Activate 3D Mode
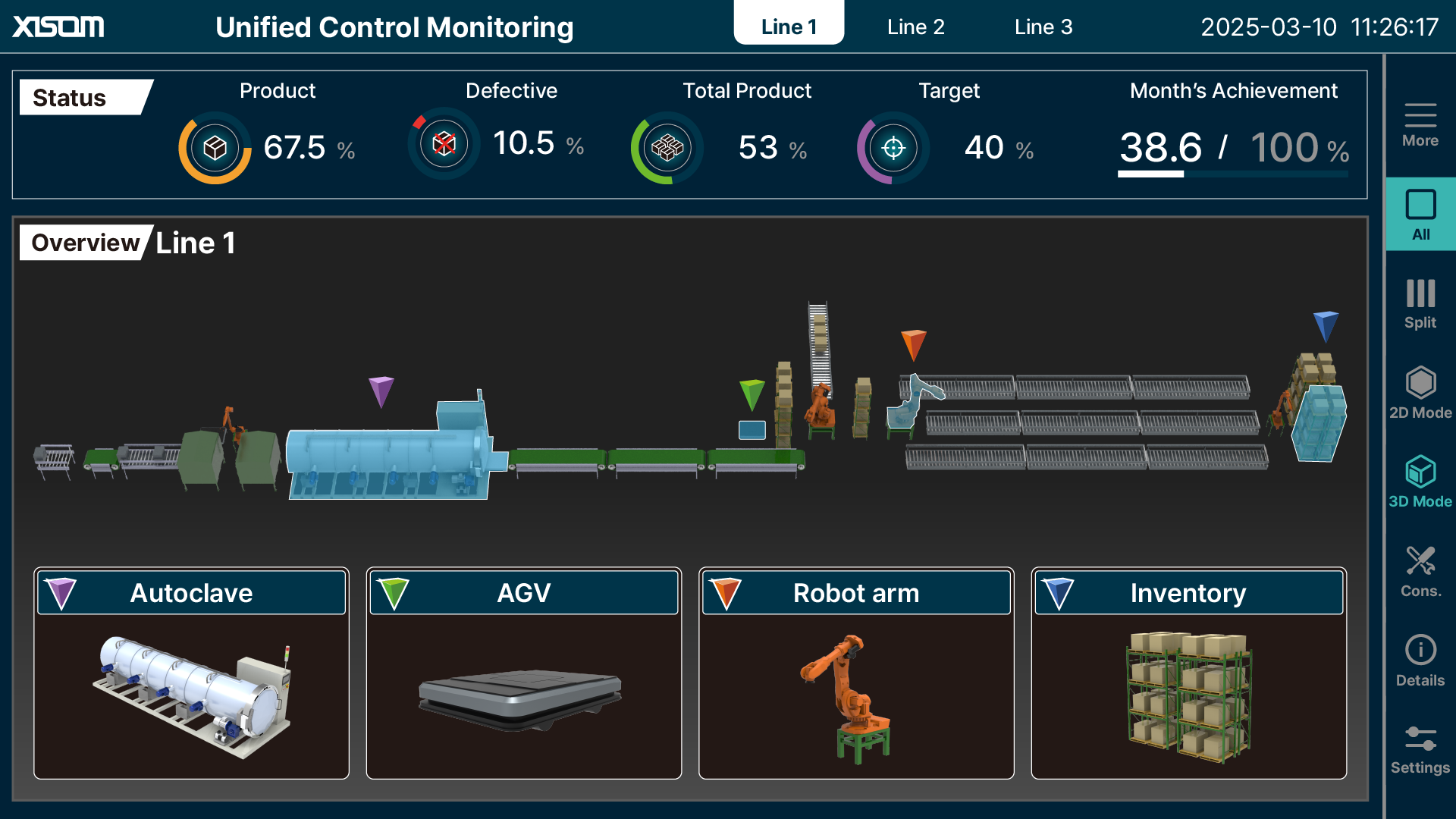 [1419, 481]
